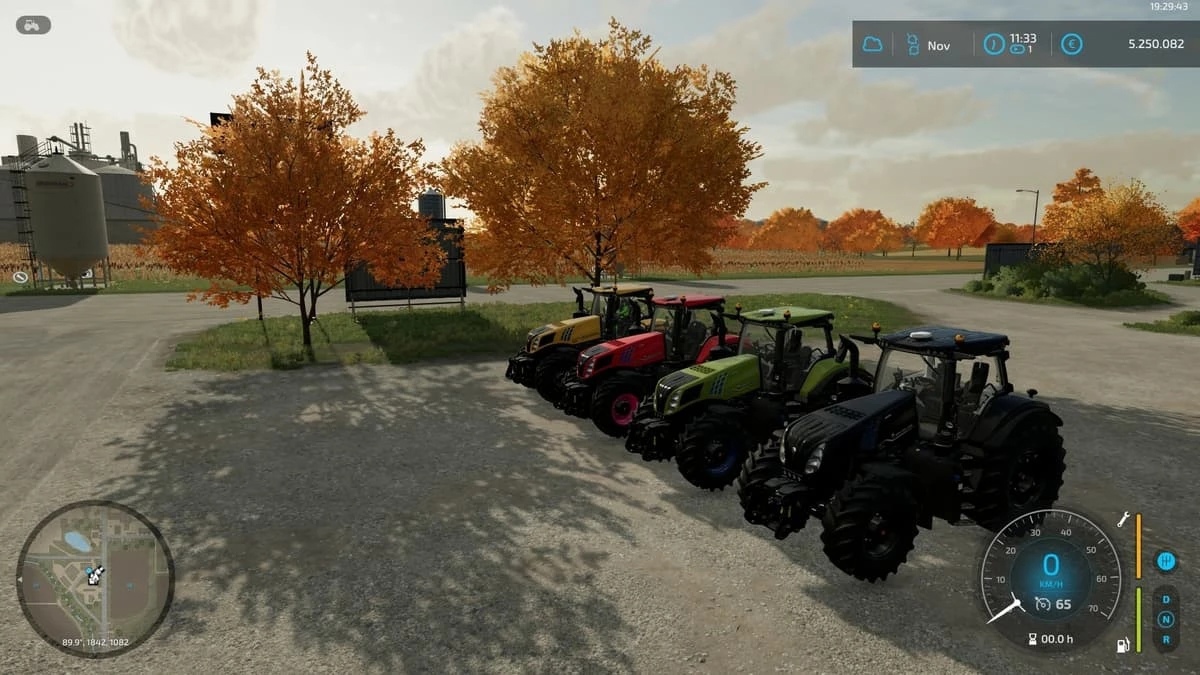The height and width of the screenshot is (675, 1200).
Task: Select Neutral gear N
Action: (1165, 618)
